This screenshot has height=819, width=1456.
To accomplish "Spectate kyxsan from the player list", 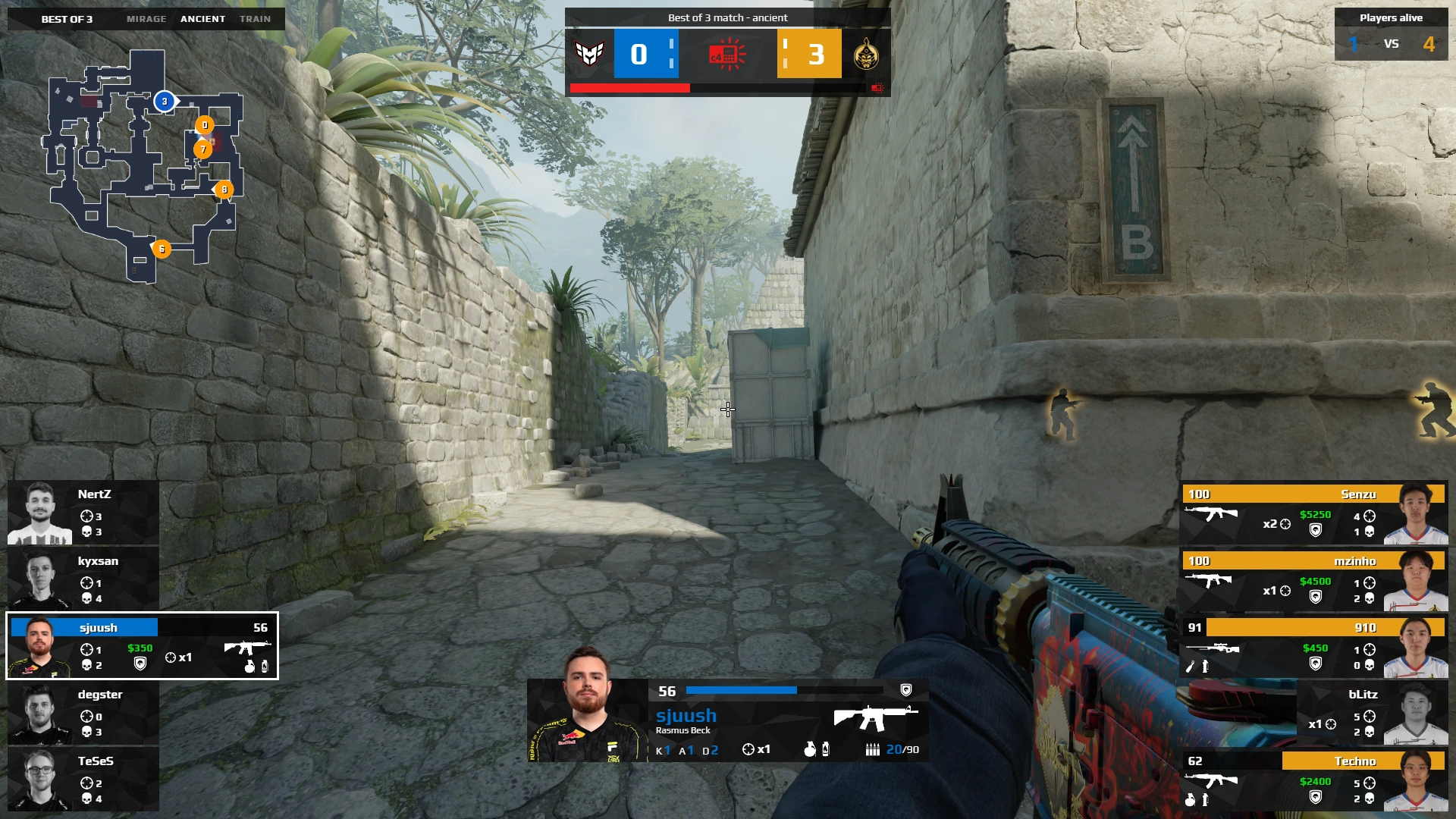I will 83,579.
